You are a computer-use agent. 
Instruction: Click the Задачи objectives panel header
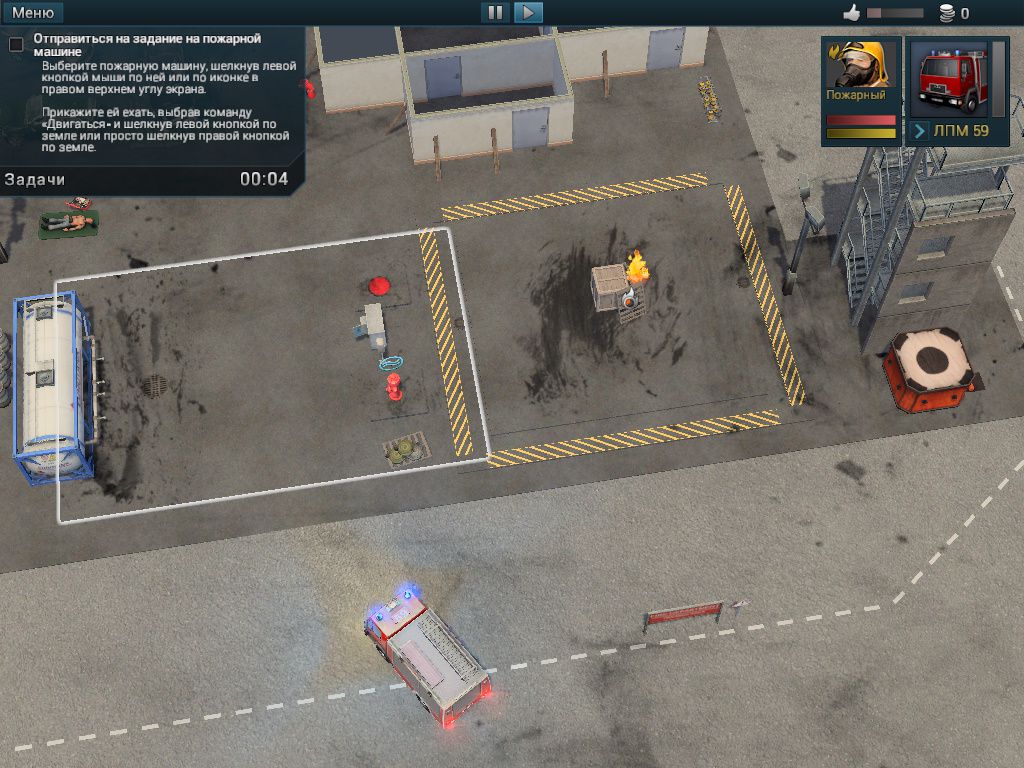(35, 179)
